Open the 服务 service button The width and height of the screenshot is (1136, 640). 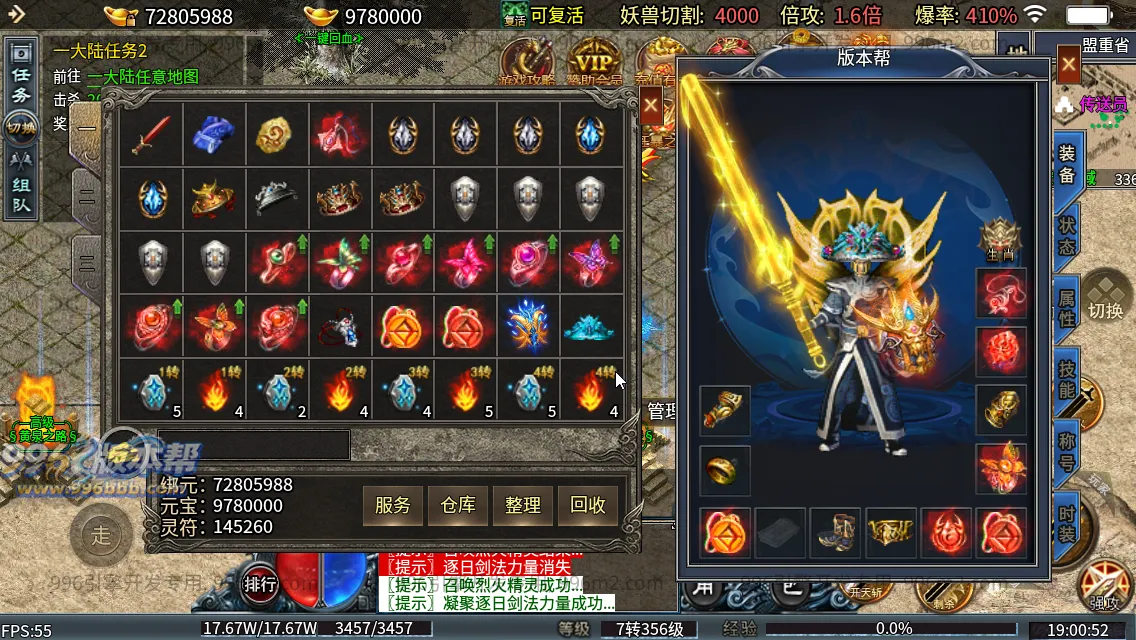pyautogui.click(x=393, y=505)
